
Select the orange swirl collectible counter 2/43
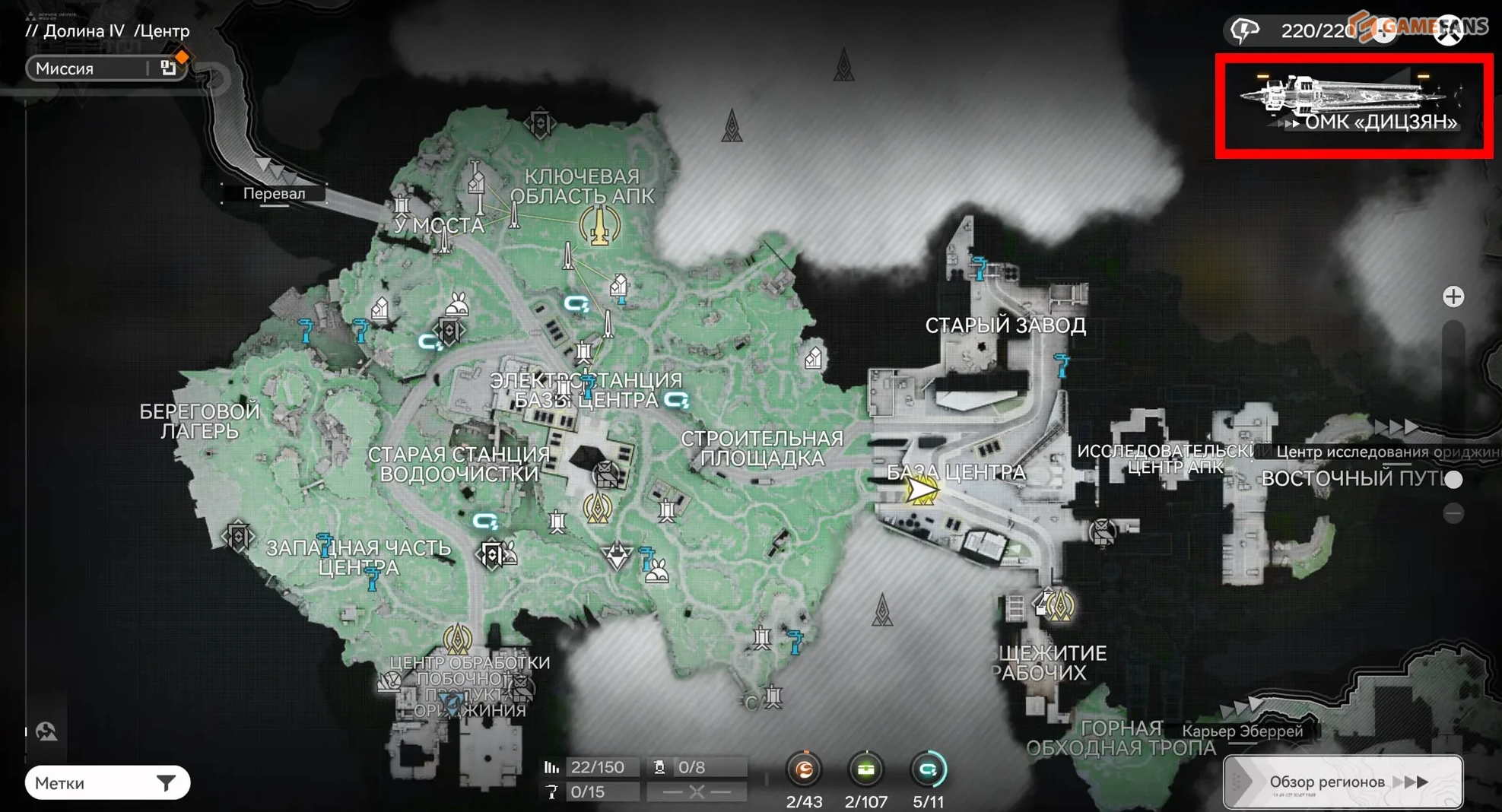click(x=804, y=770)
